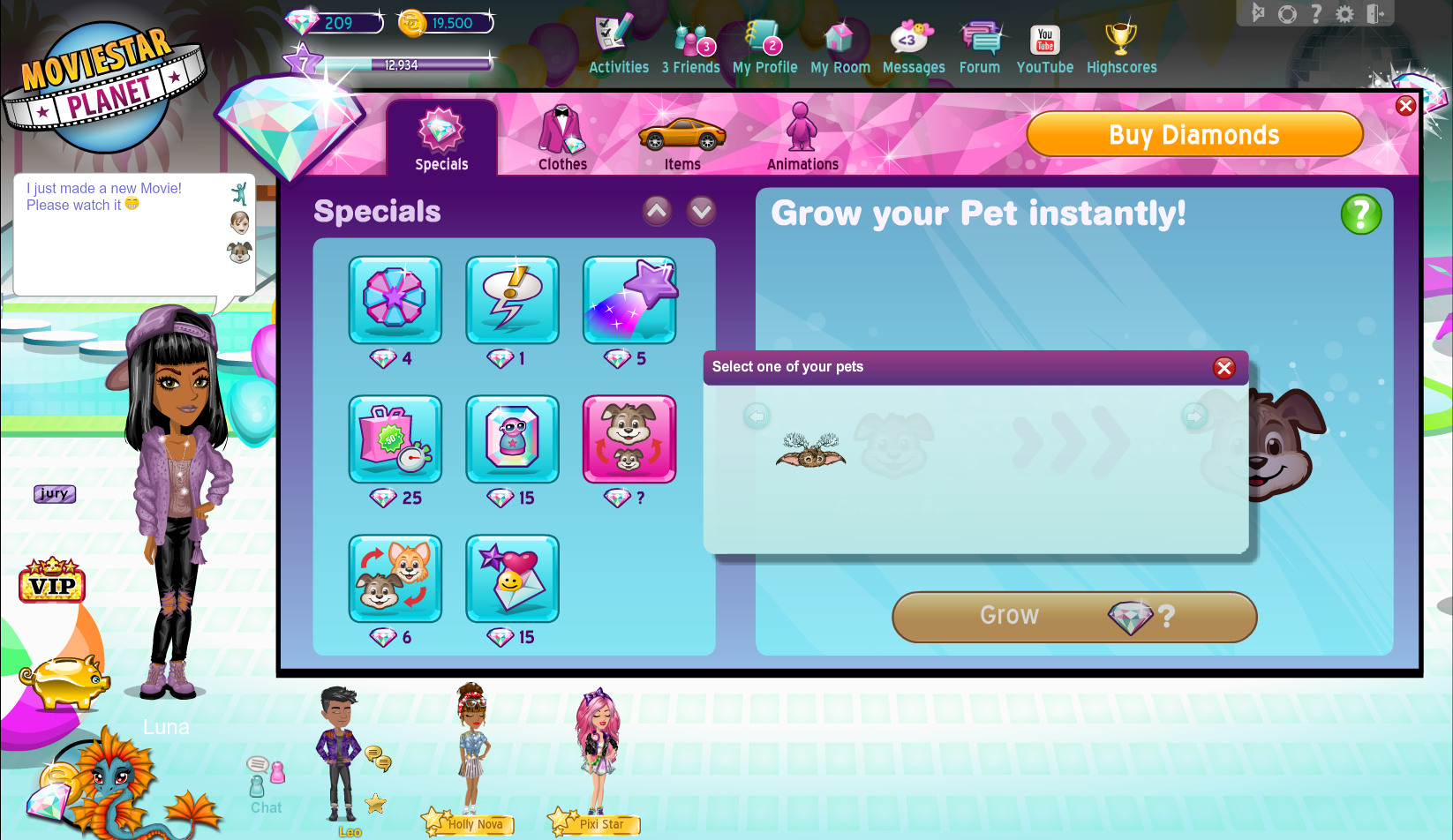Open the Messages inbox

[x=913, y=47]
